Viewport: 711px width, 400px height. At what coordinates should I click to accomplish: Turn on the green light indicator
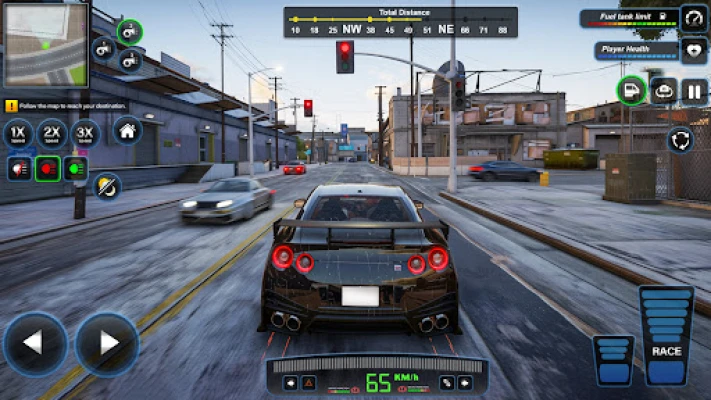pyautogui.click(x=76, y=168)
